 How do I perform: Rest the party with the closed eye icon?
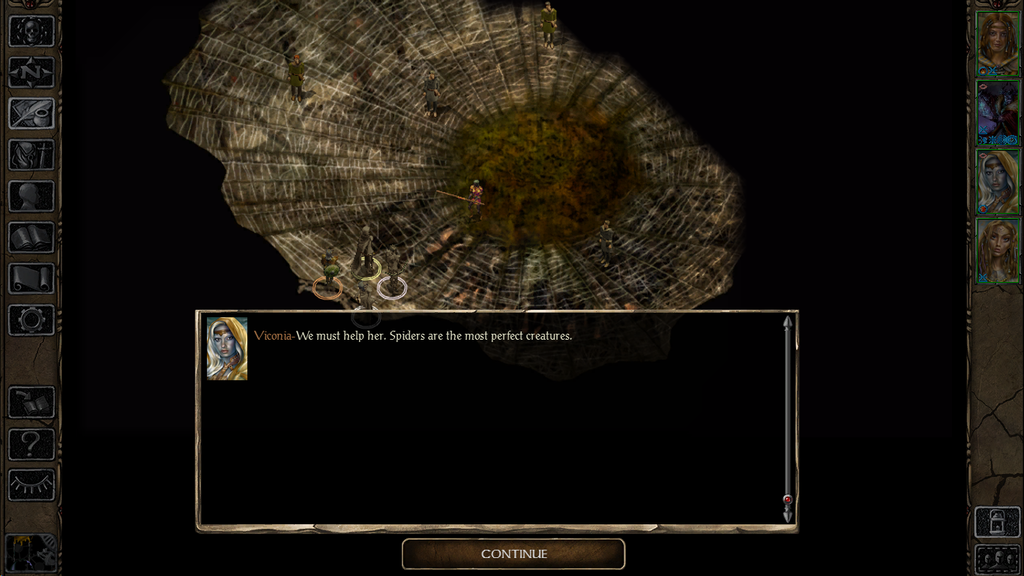[31, 485]
